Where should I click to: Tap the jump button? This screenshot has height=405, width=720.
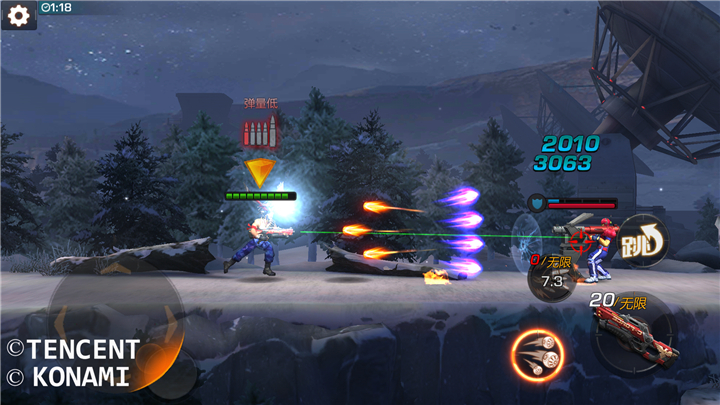[640, 241]
